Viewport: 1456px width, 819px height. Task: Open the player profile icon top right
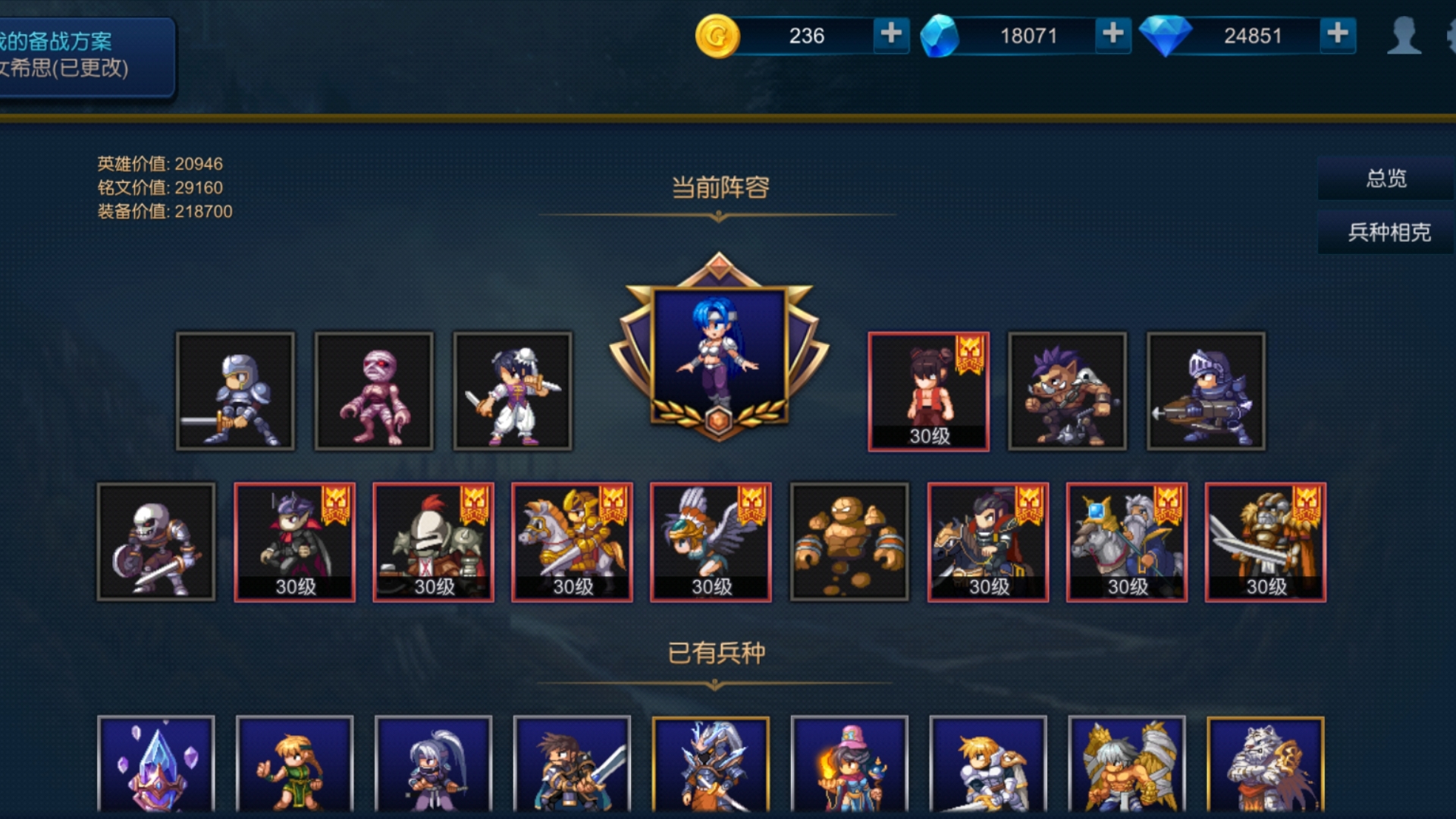[1404, 34]
